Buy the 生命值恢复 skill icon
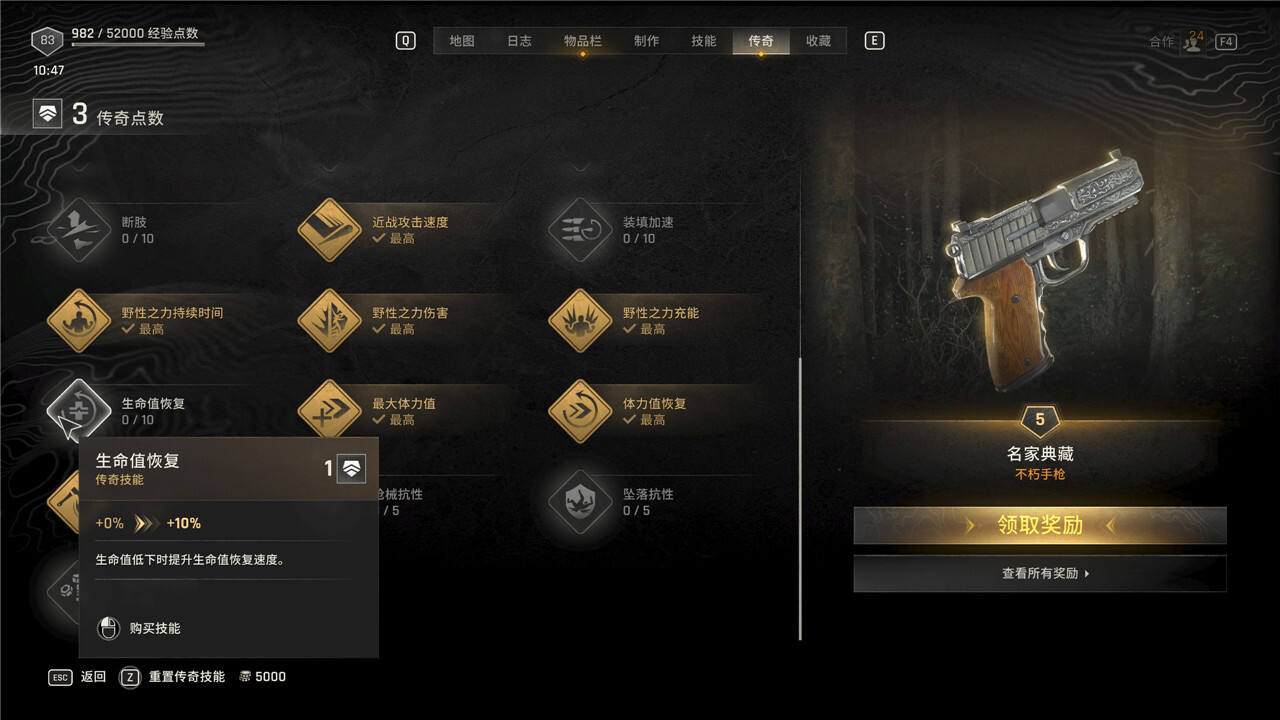The height and width of the screenshot is (720, 1280). coord(78,411)
